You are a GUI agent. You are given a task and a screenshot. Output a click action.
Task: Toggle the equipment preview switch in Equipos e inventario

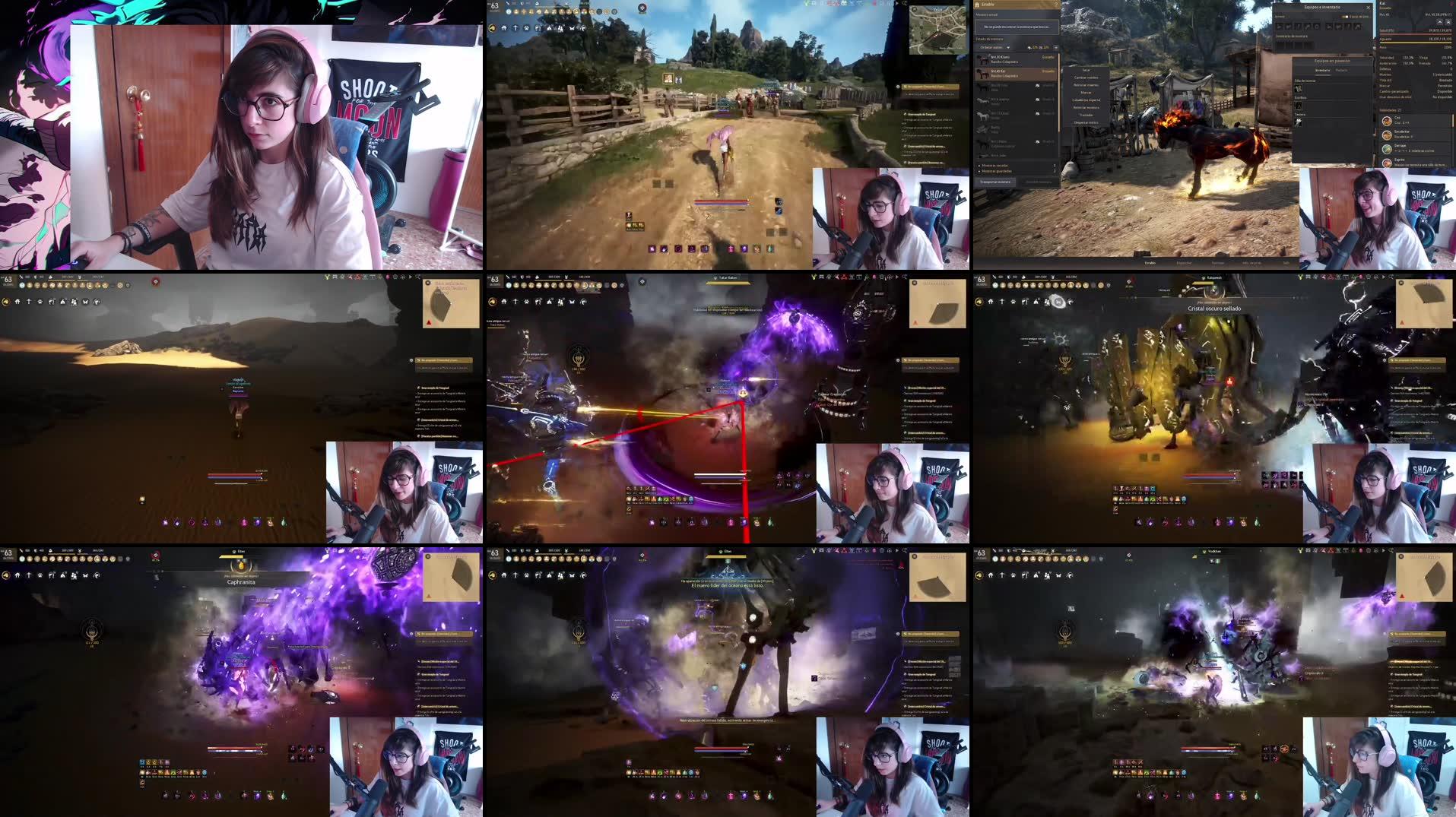[1344, 16]
